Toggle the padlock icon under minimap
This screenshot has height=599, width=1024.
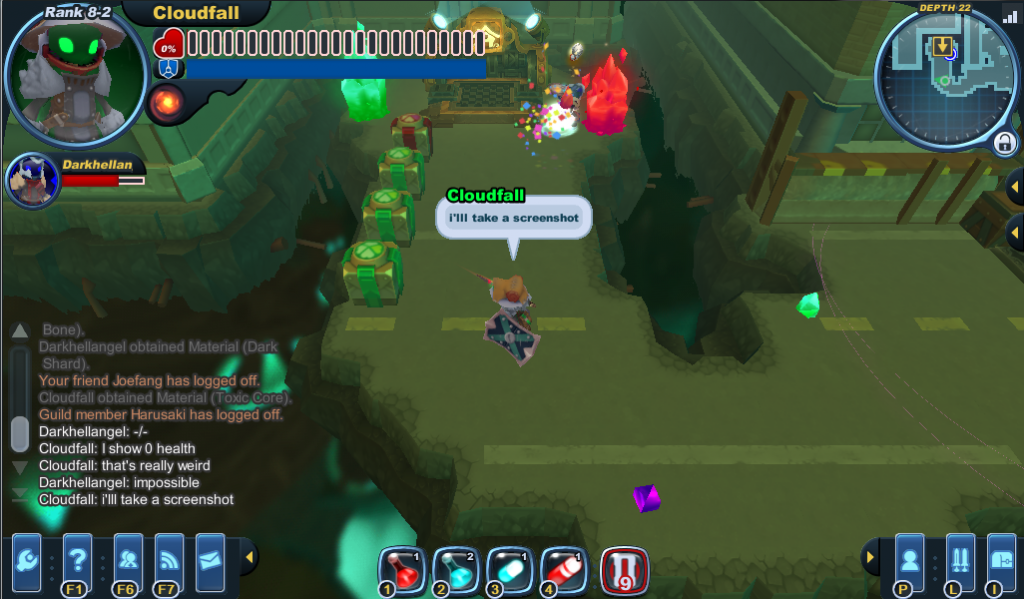point(1004,143)
